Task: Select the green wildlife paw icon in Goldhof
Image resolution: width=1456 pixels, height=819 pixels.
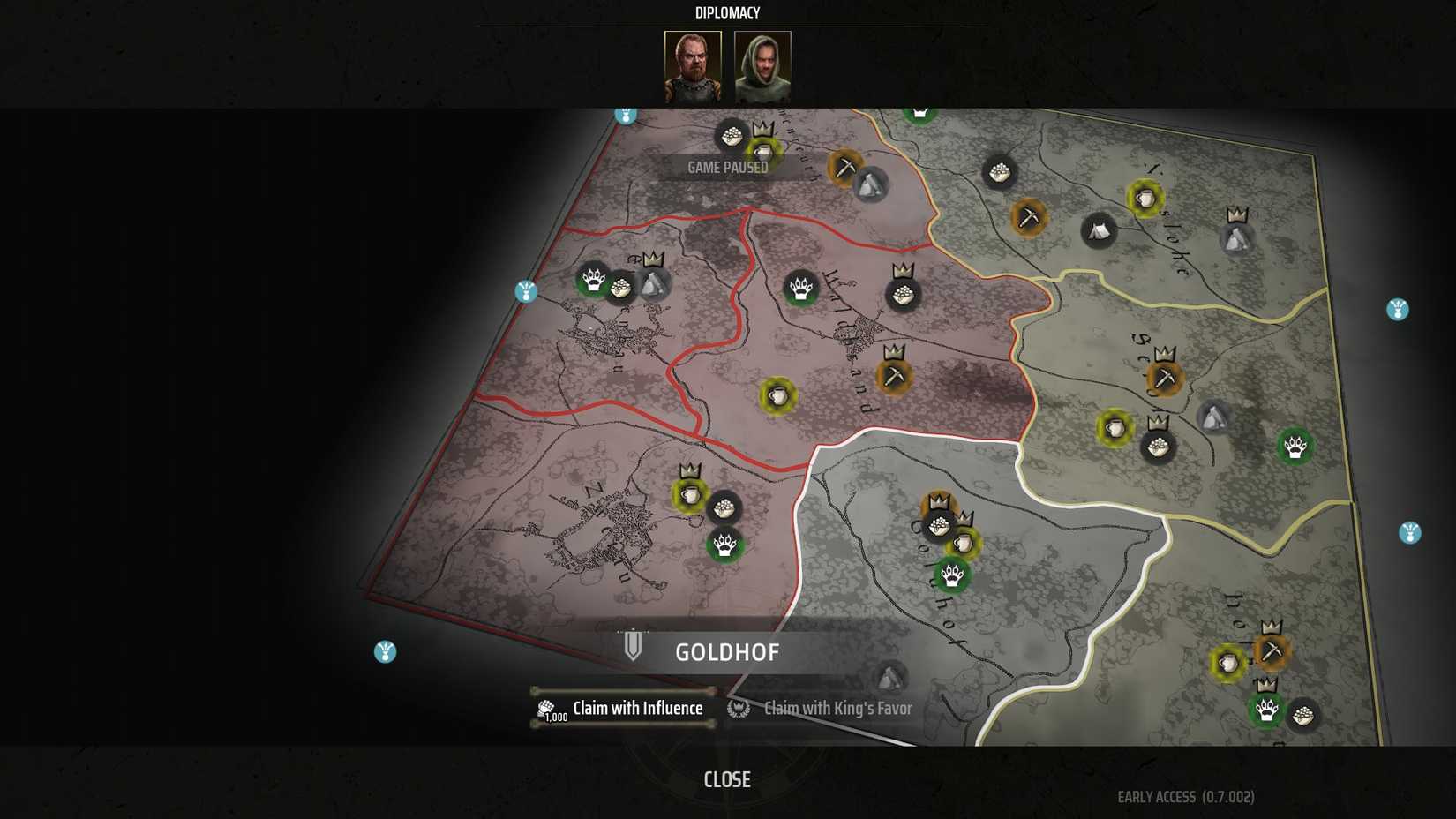Action: point(951,575)
